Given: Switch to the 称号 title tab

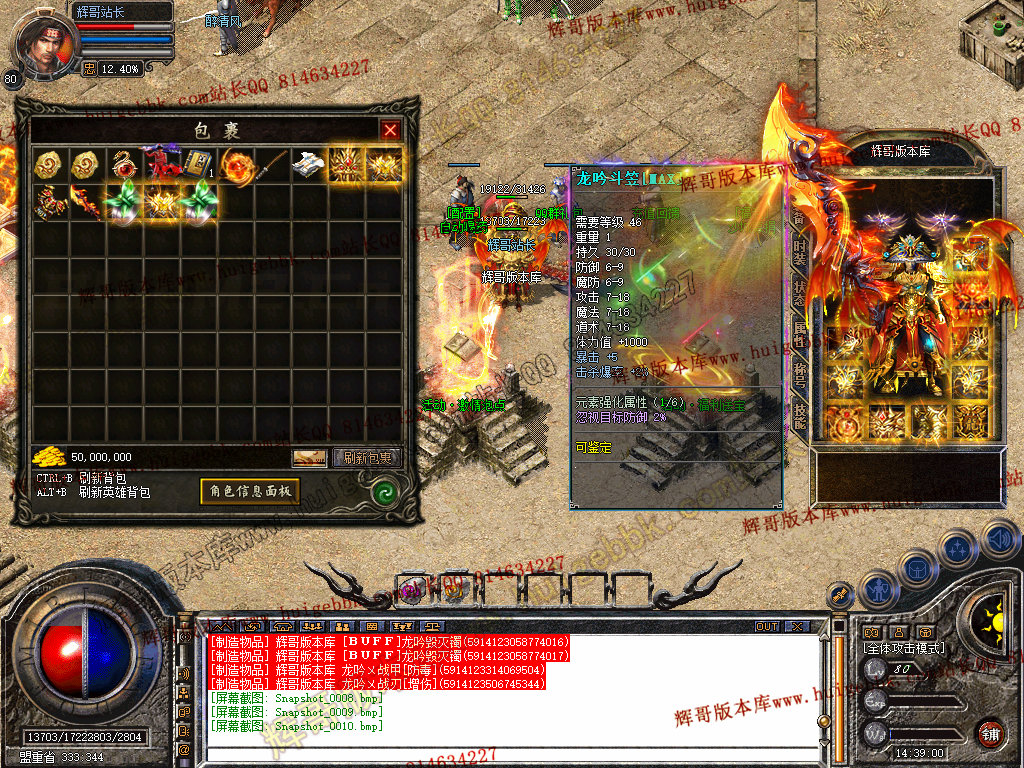Looking at the screenshot, I should 799,373.
